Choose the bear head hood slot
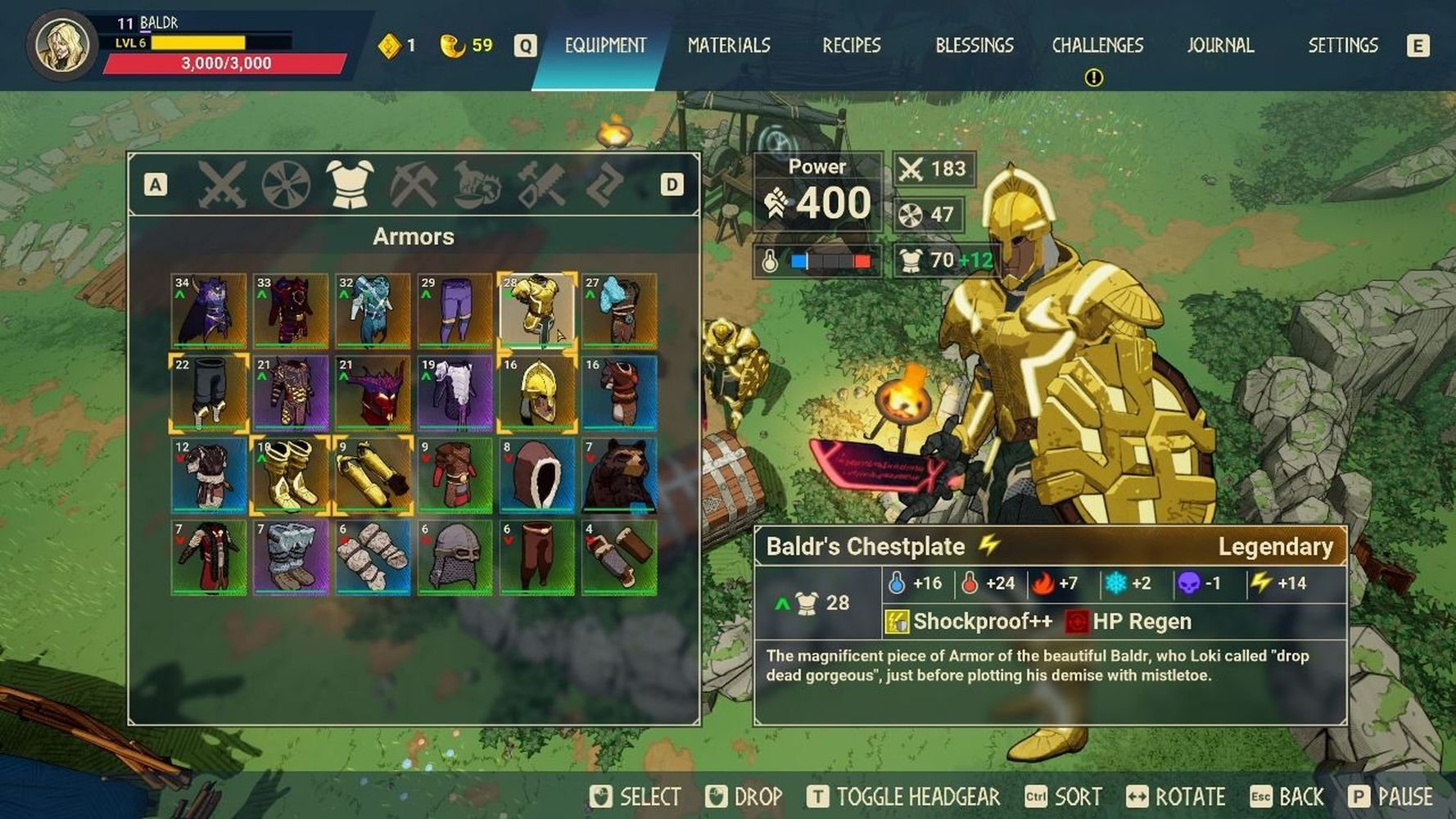 pyautogui.click(x=619, y=475)
